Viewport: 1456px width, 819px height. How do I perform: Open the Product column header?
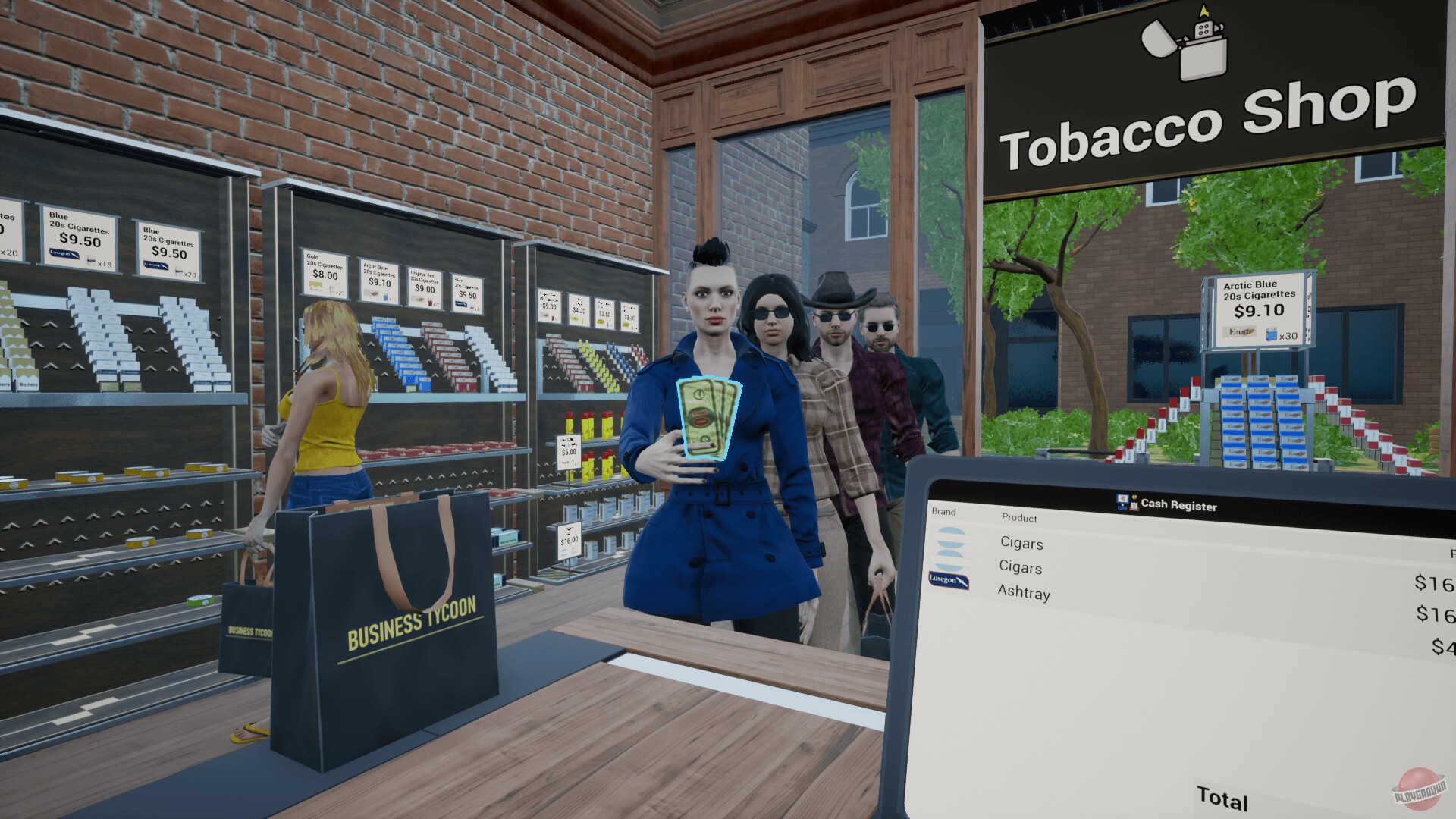tap(1021, 518)
